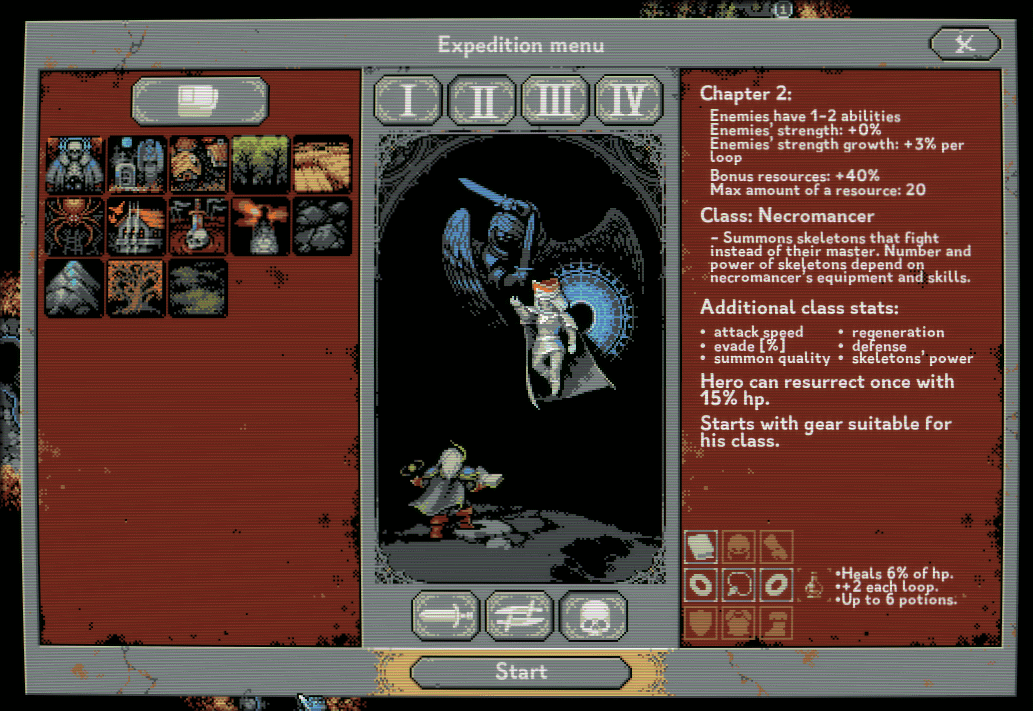Viewport: 1033px width, 711px height.
Task: Open the card deck button
Action: tap(200, 100)
